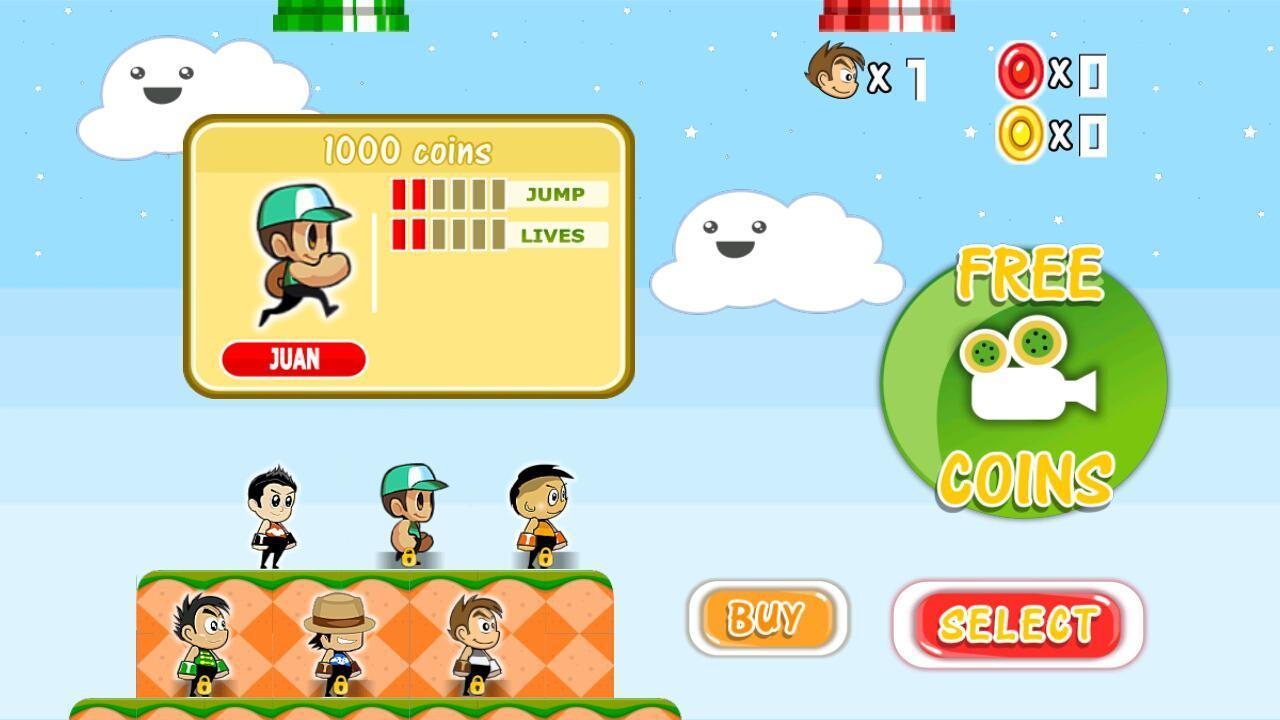
Task: Click the JUAN name banner
Action: 294,359
